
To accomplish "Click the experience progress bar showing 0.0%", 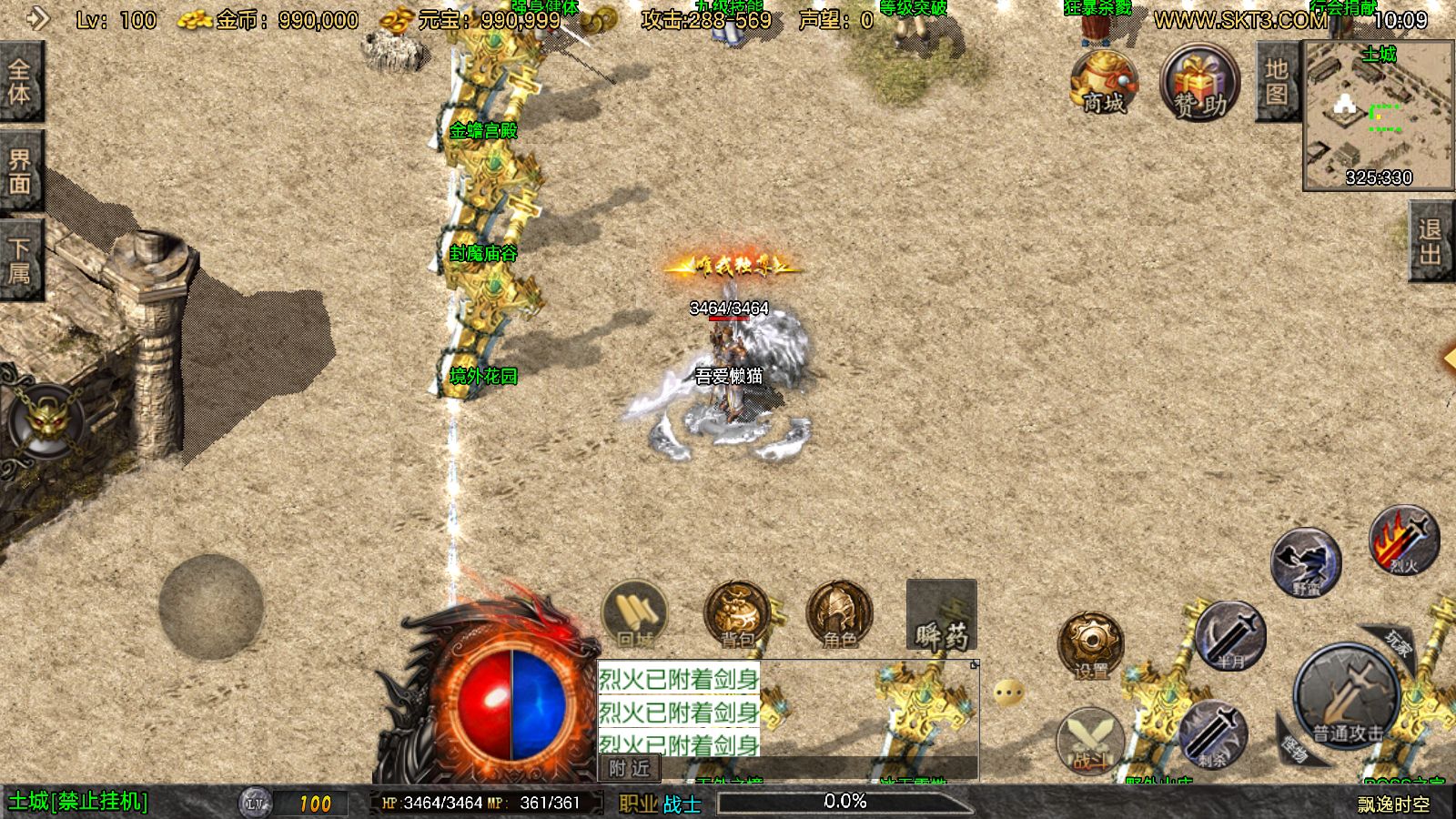I will pyautogui.click(x=844, y=802).
